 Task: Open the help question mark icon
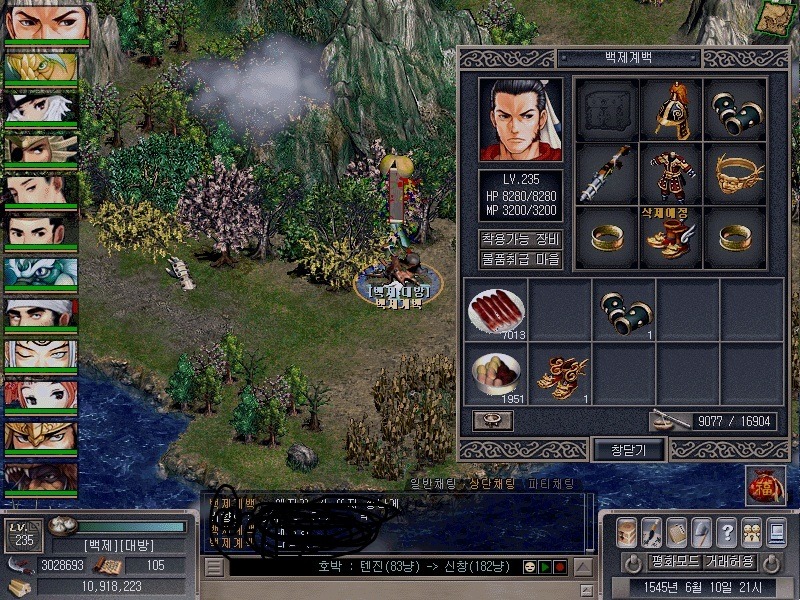[727, 532]
